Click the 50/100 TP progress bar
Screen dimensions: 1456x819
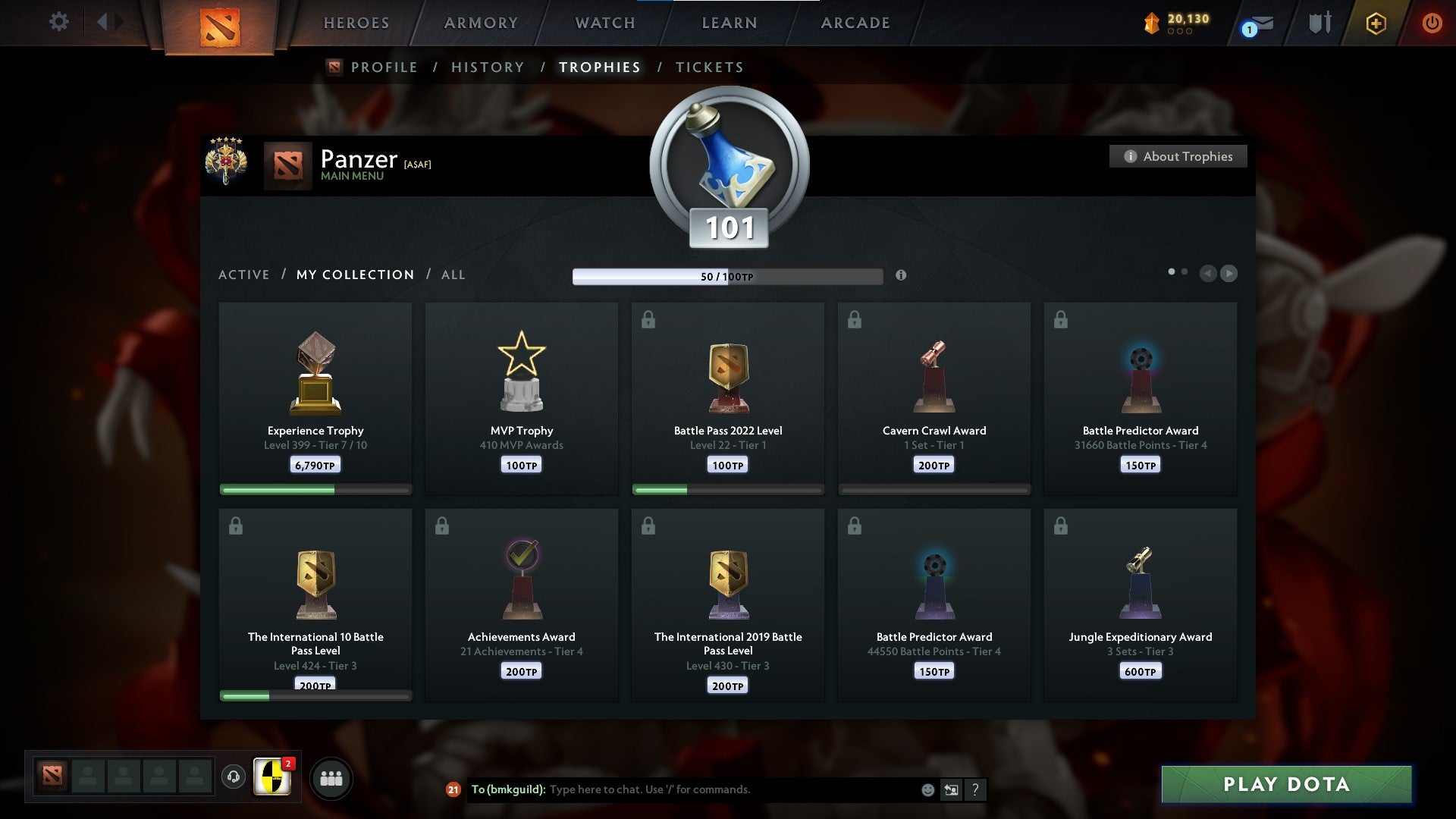[x=728, y=276]
